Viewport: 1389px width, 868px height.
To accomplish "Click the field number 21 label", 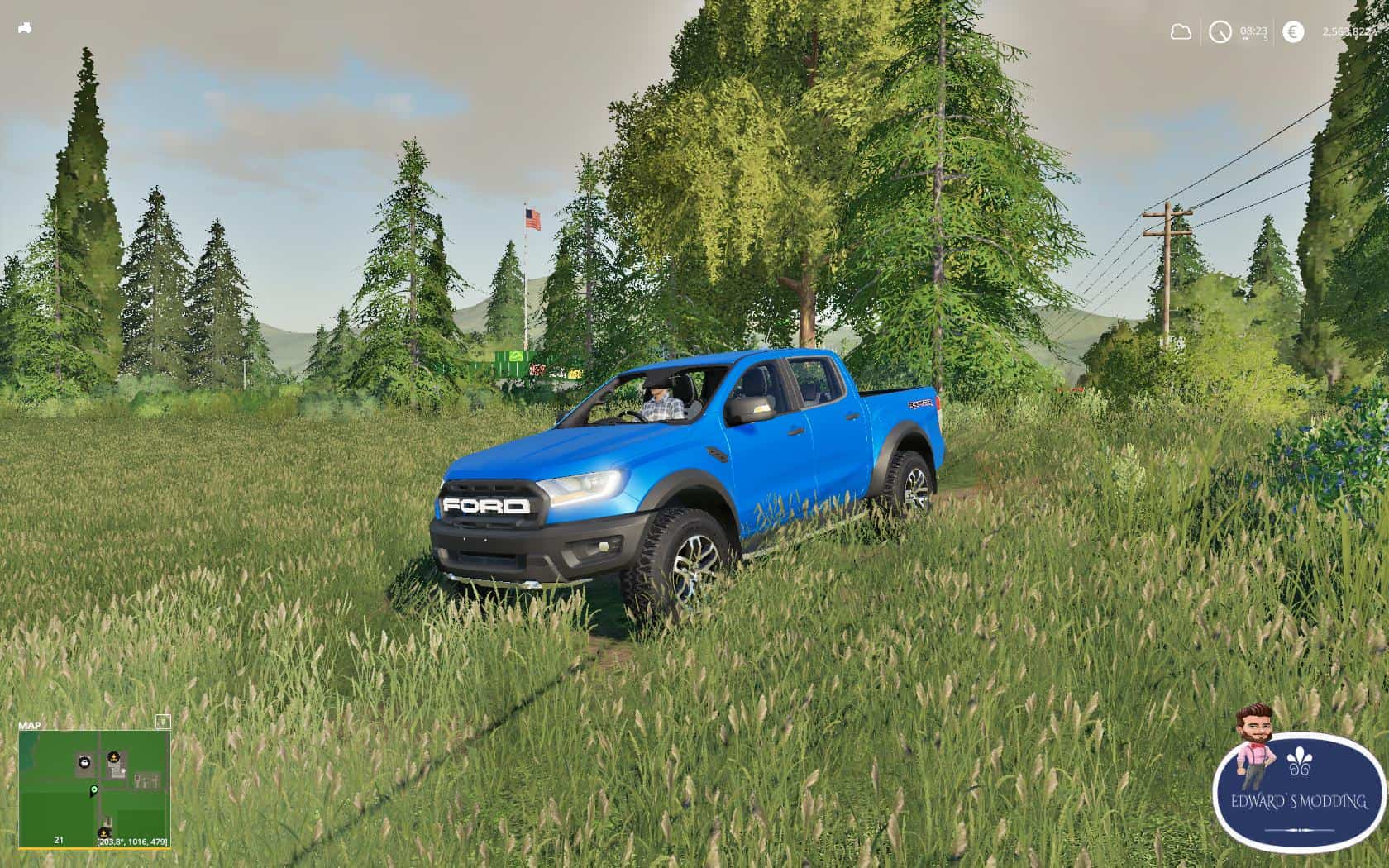I will tap(59, 840).
